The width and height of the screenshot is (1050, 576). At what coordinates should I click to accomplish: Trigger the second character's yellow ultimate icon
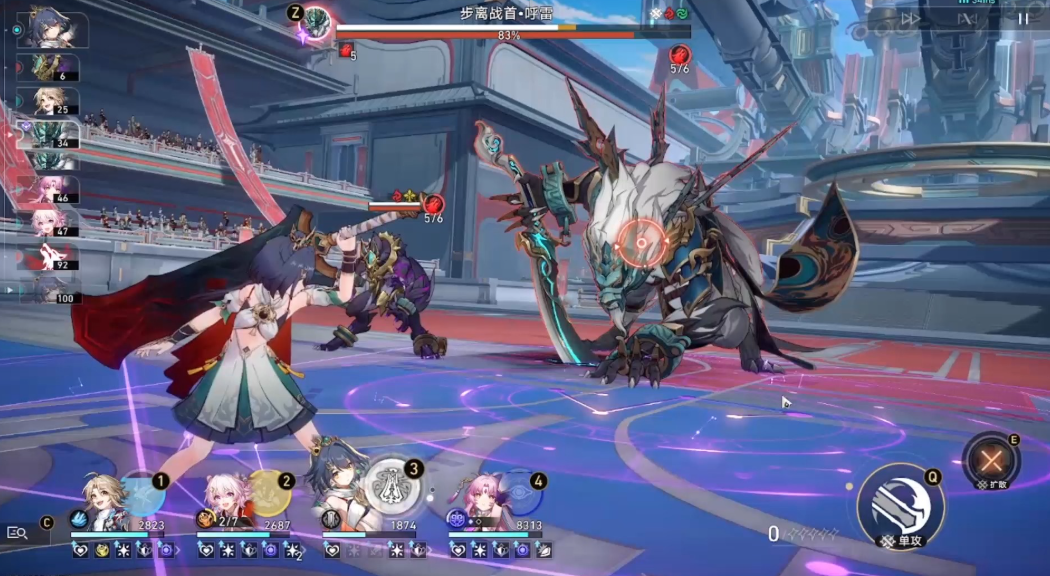click(x=268, y=493)
